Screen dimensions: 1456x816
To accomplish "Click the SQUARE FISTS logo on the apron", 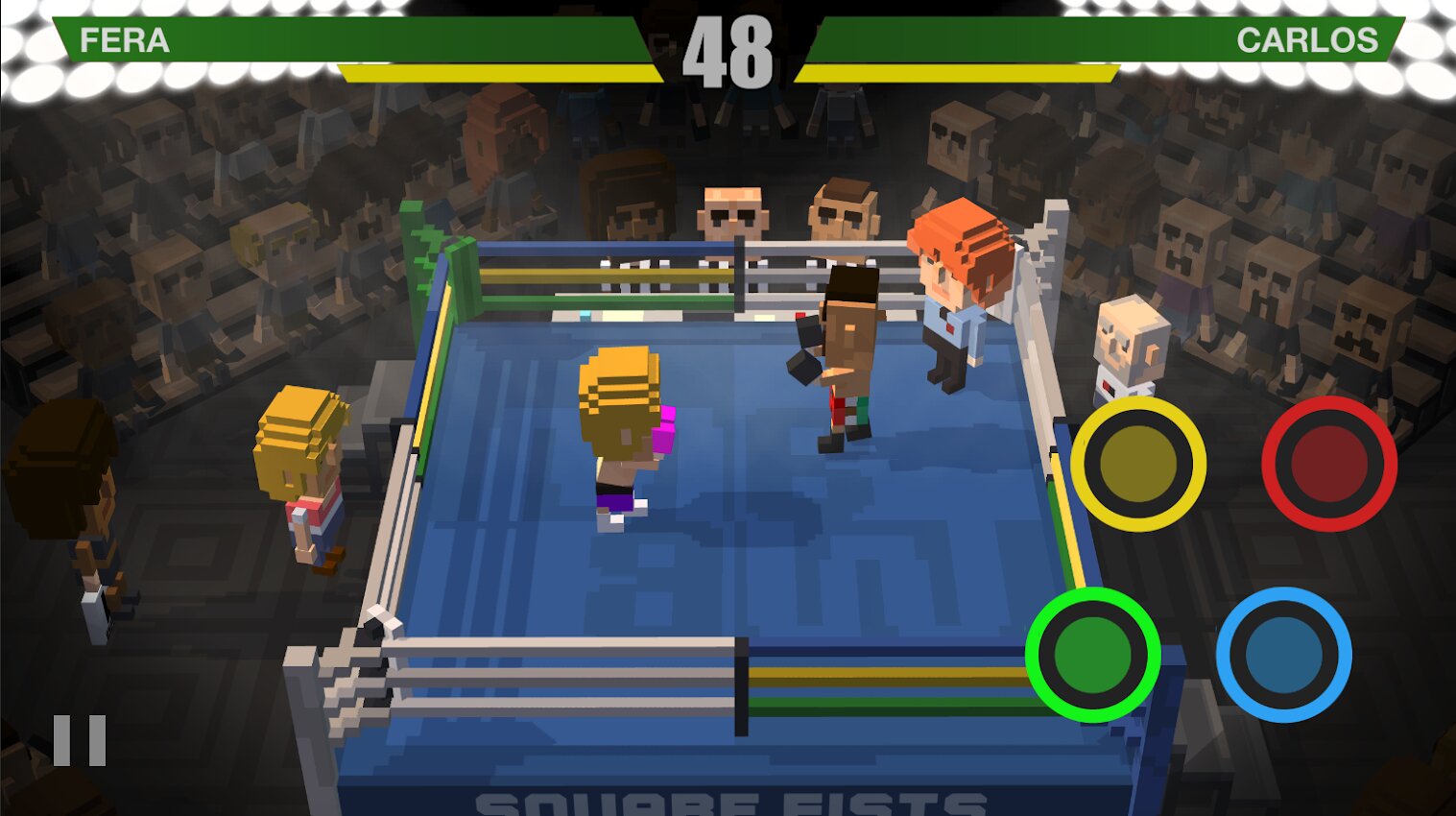I will (729, 800).
